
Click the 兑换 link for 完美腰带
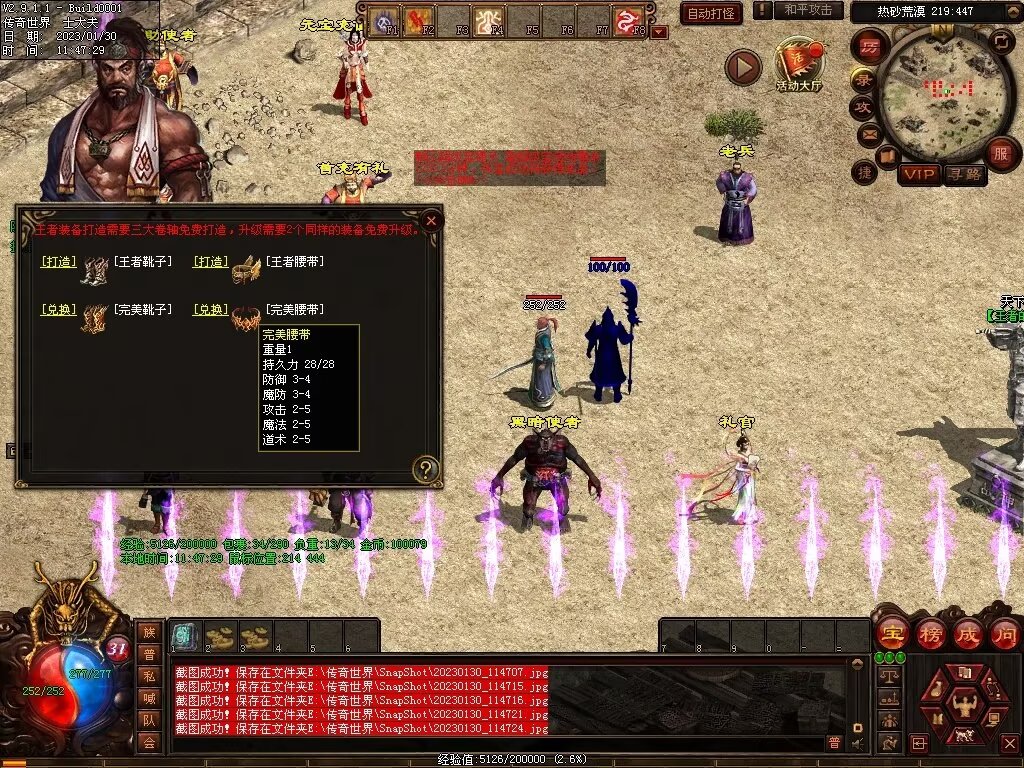[x=209, y=310]
